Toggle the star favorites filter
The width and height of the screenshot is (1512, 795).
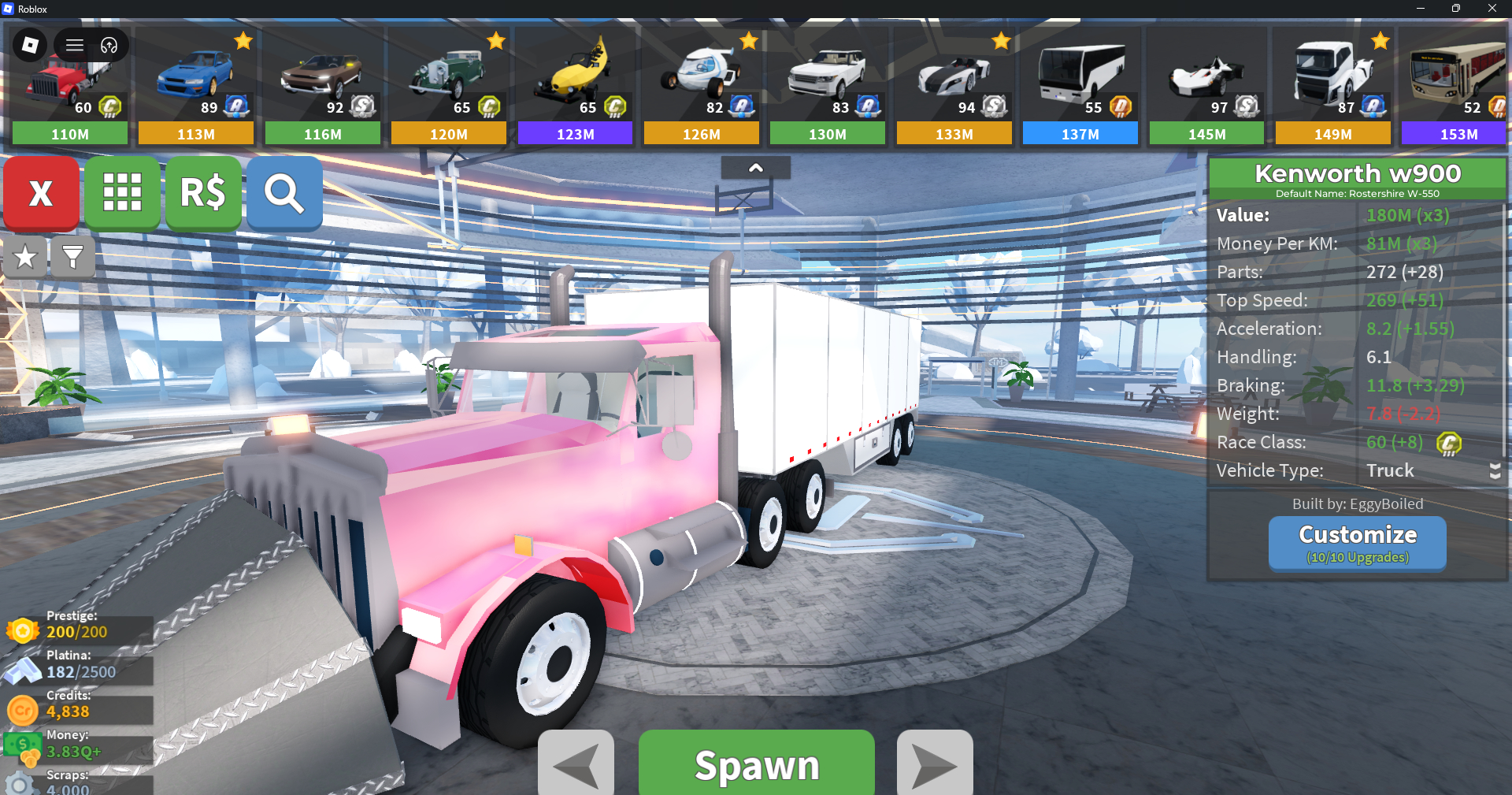coord(25,257)
